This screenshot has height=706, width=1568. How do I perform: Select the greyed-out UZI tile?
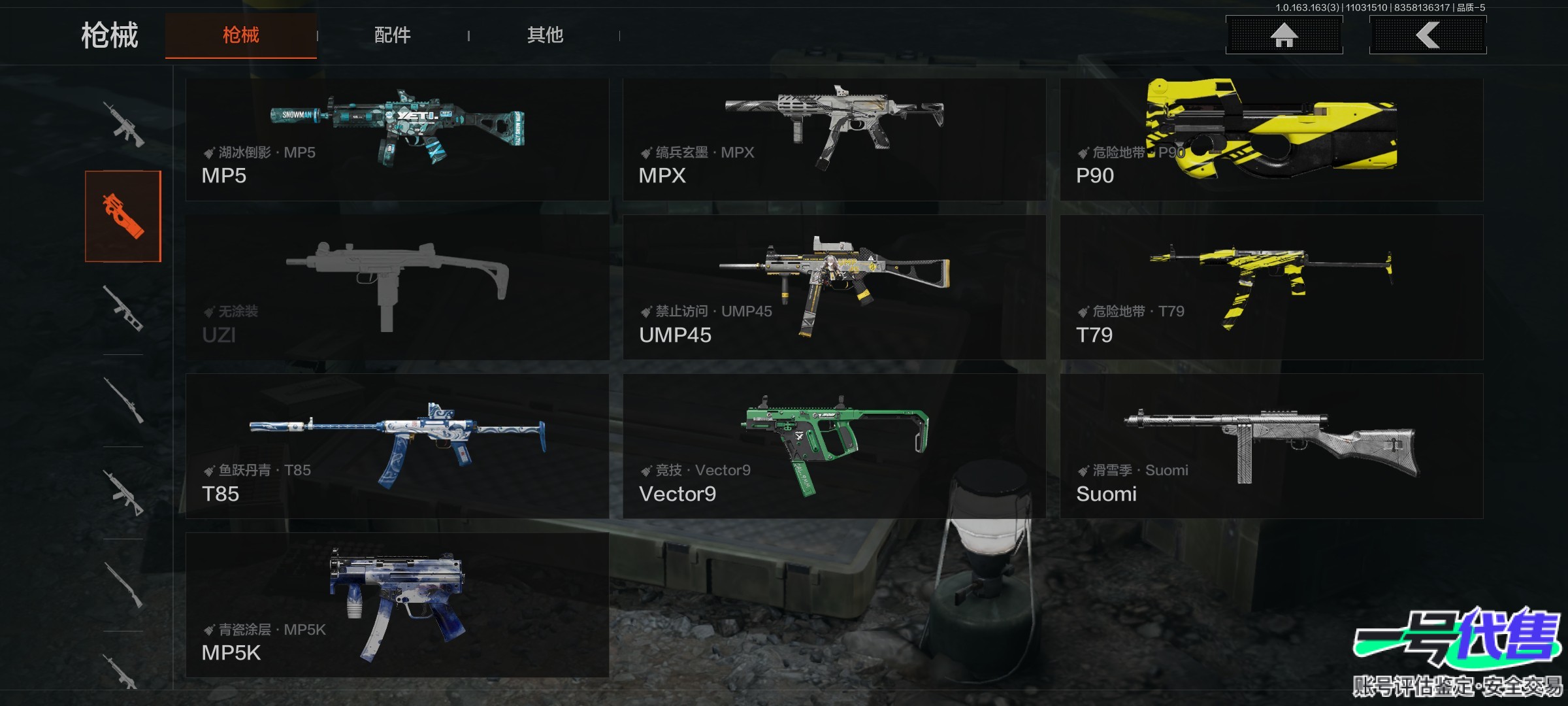coord(397,288)
